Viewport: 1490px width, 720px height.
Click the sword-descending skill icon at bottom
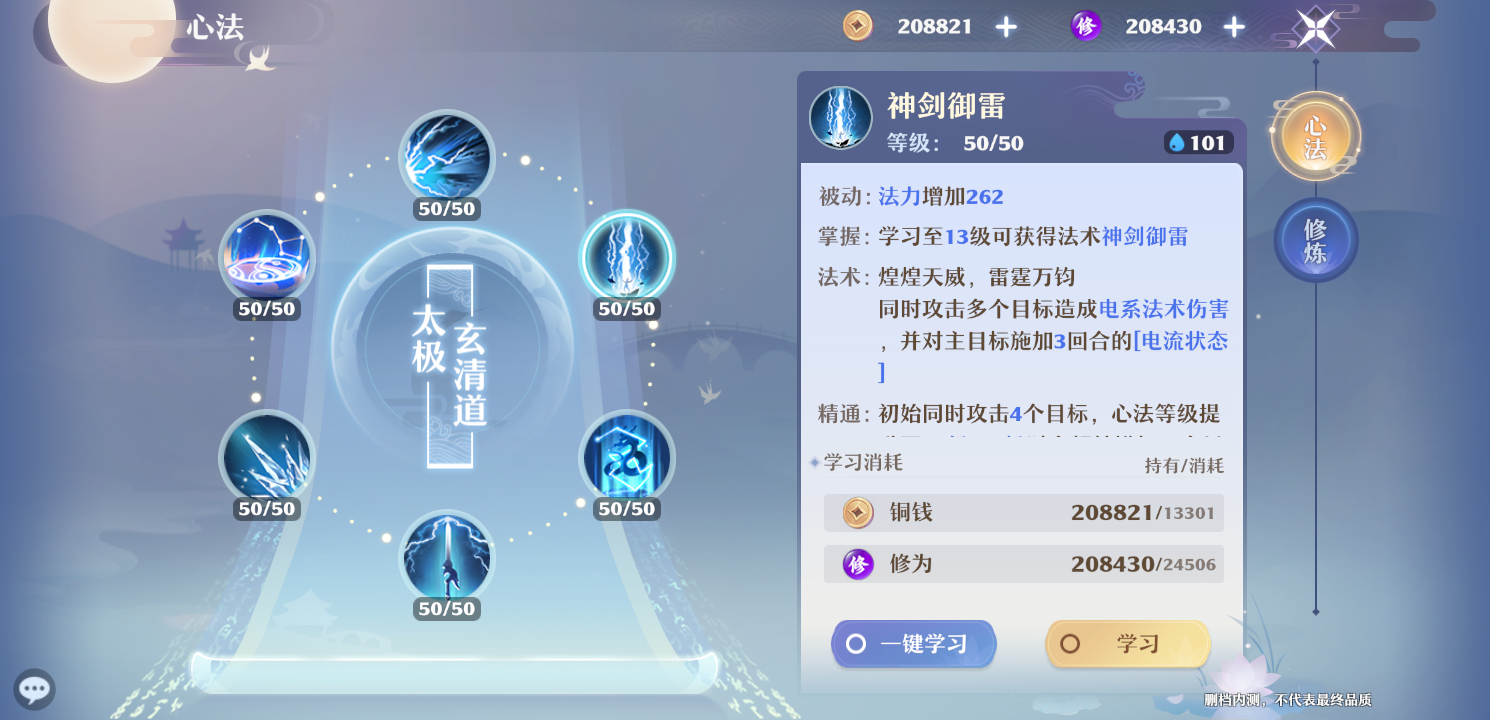click(x=447, y=560)
